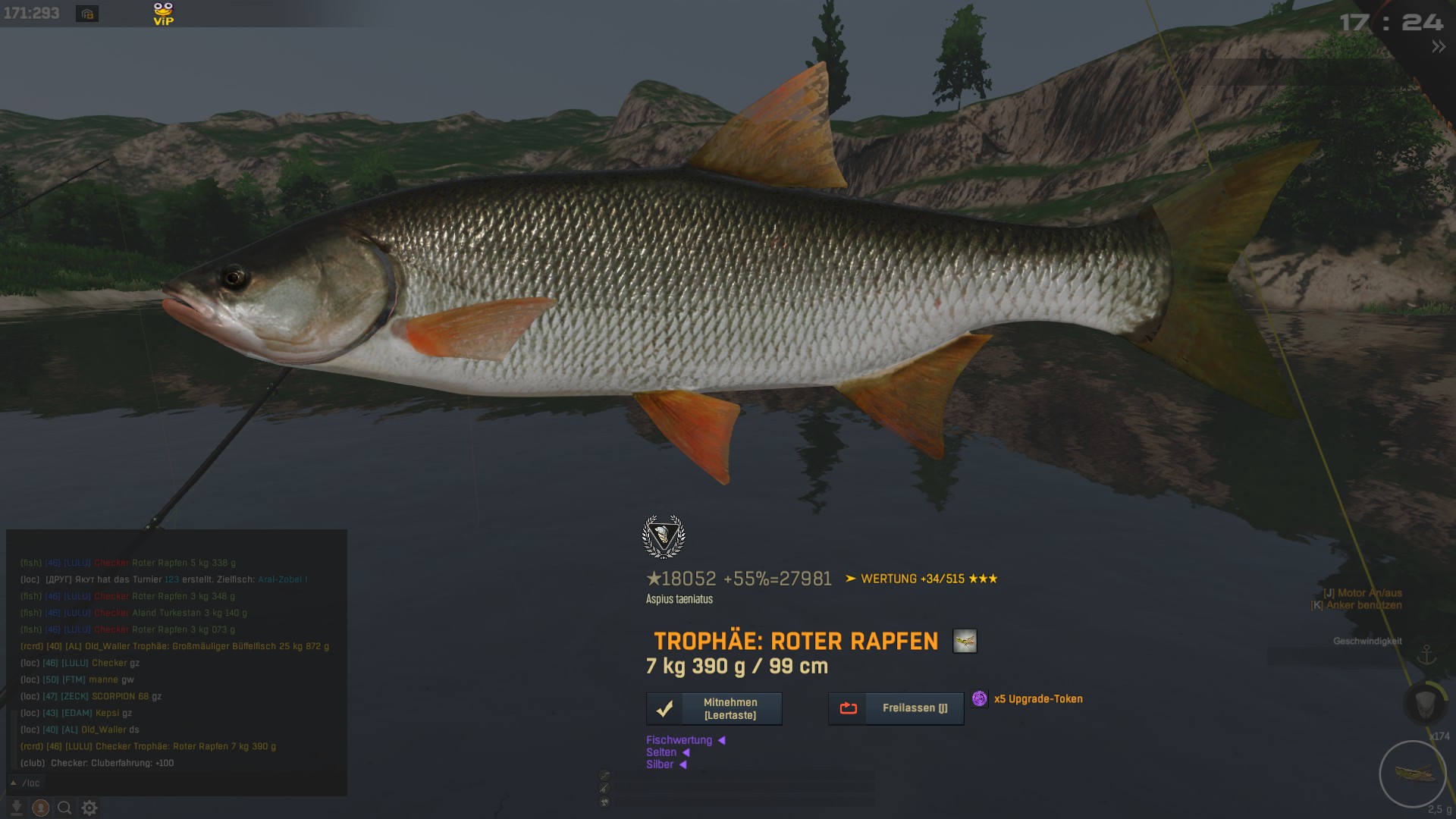This screenshot has height=819, width=1456.
Task: Select the purple Upgrade-Token icon
Action: (980, 698)
